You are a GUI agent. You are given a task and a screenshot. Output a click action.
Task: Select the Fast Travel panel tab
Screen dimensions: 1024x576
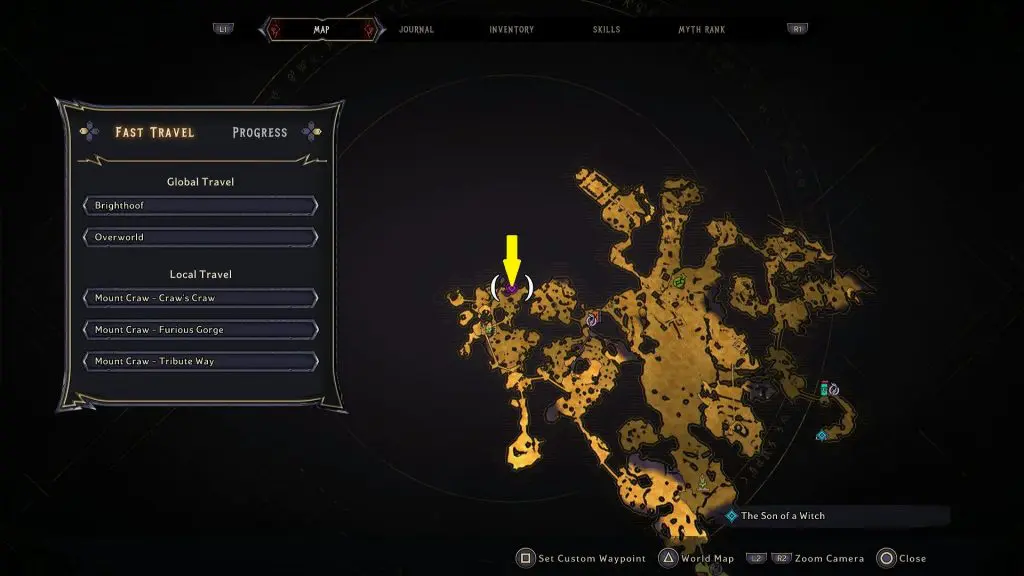(x=155, y=132)
